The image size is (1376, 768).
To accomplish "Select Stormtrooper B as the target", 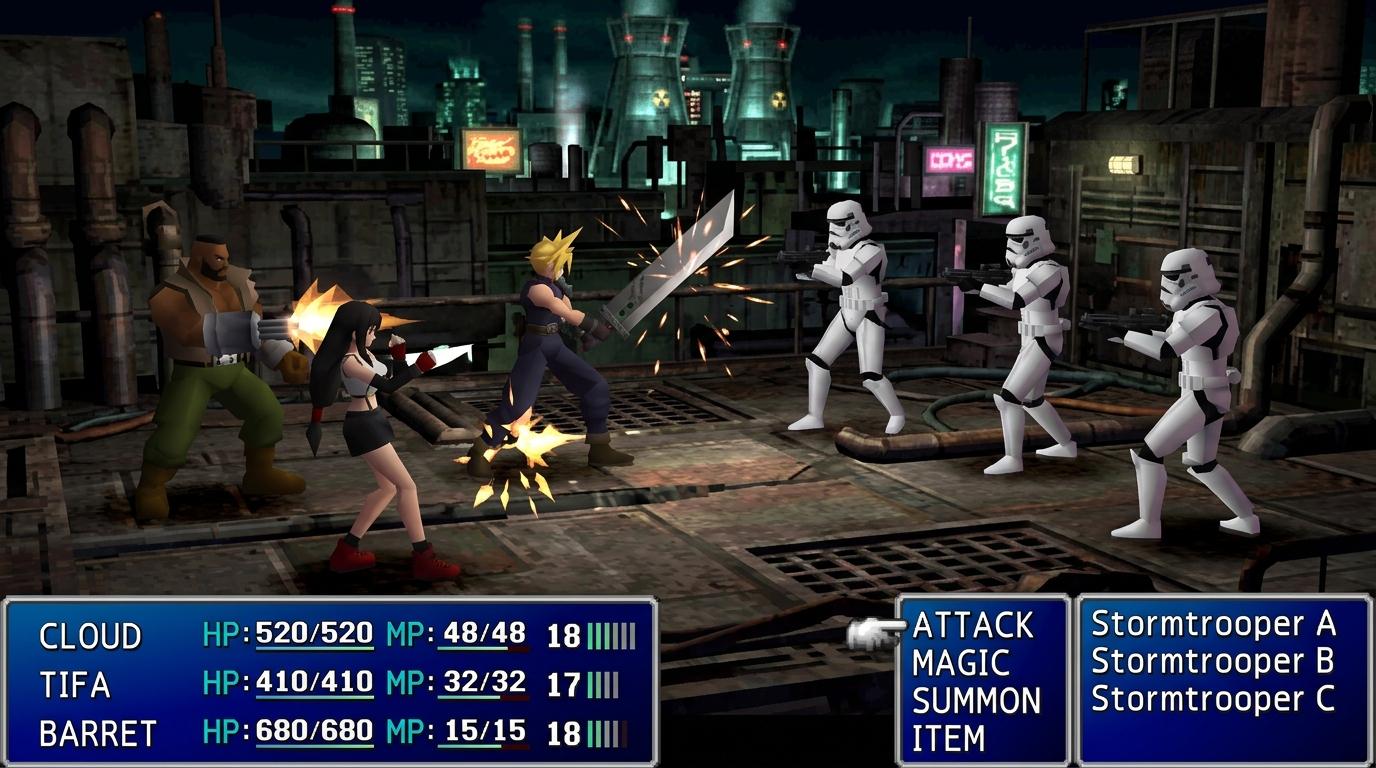I will click(1213, 661).
